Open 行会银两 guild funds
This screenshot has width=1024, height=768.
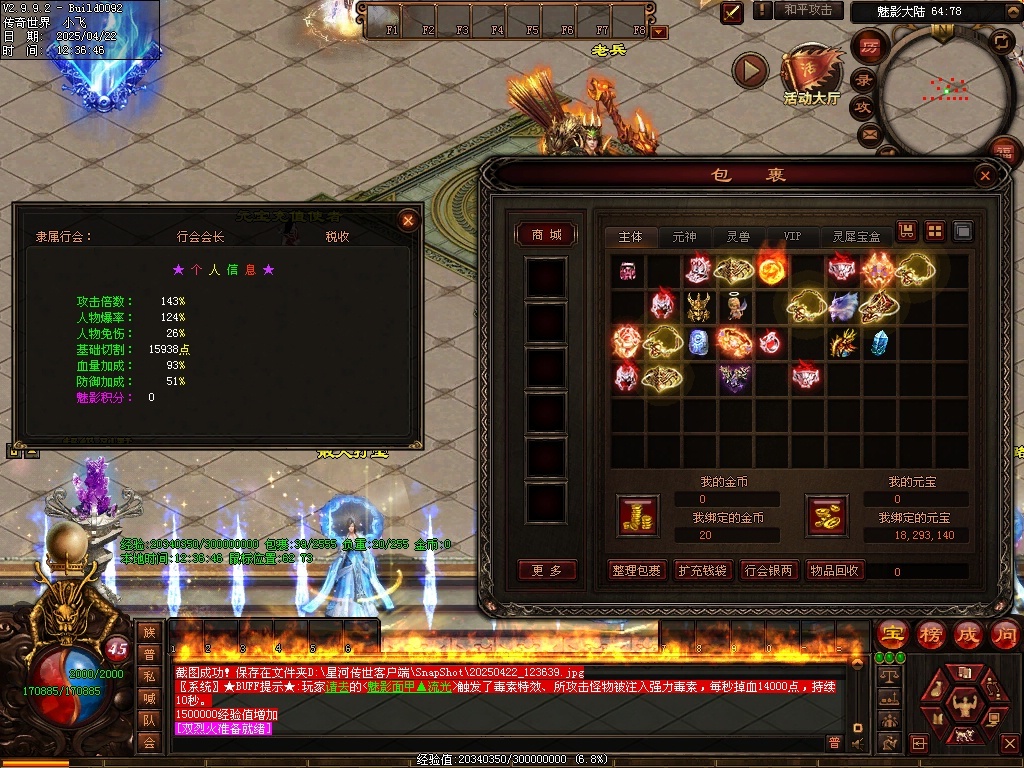[768, 570]
